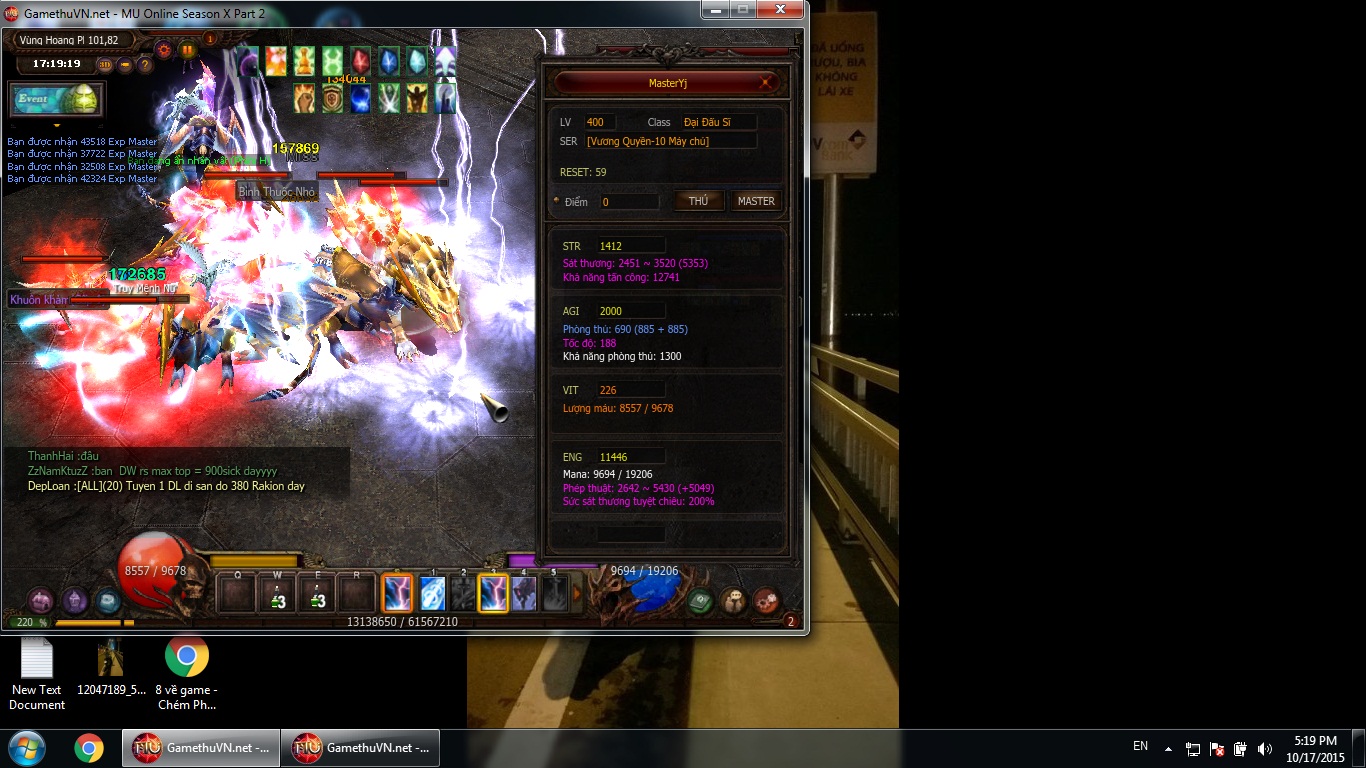The image size is (1366, 768).
Task: Open Google Chrome from the Windows taskbar
Action: pos(88,748)
